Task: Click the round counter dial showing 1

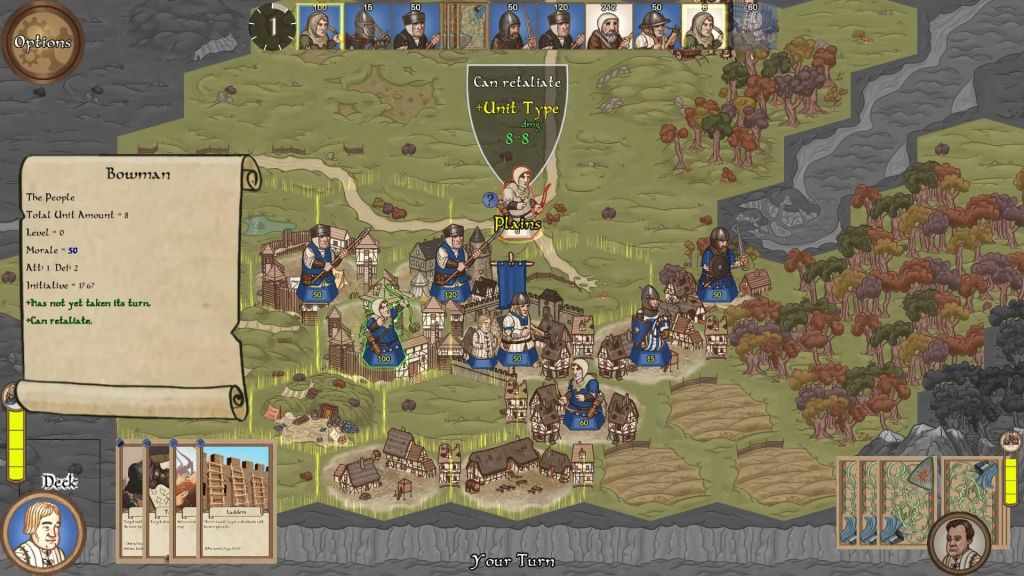Action: (271, 27)
